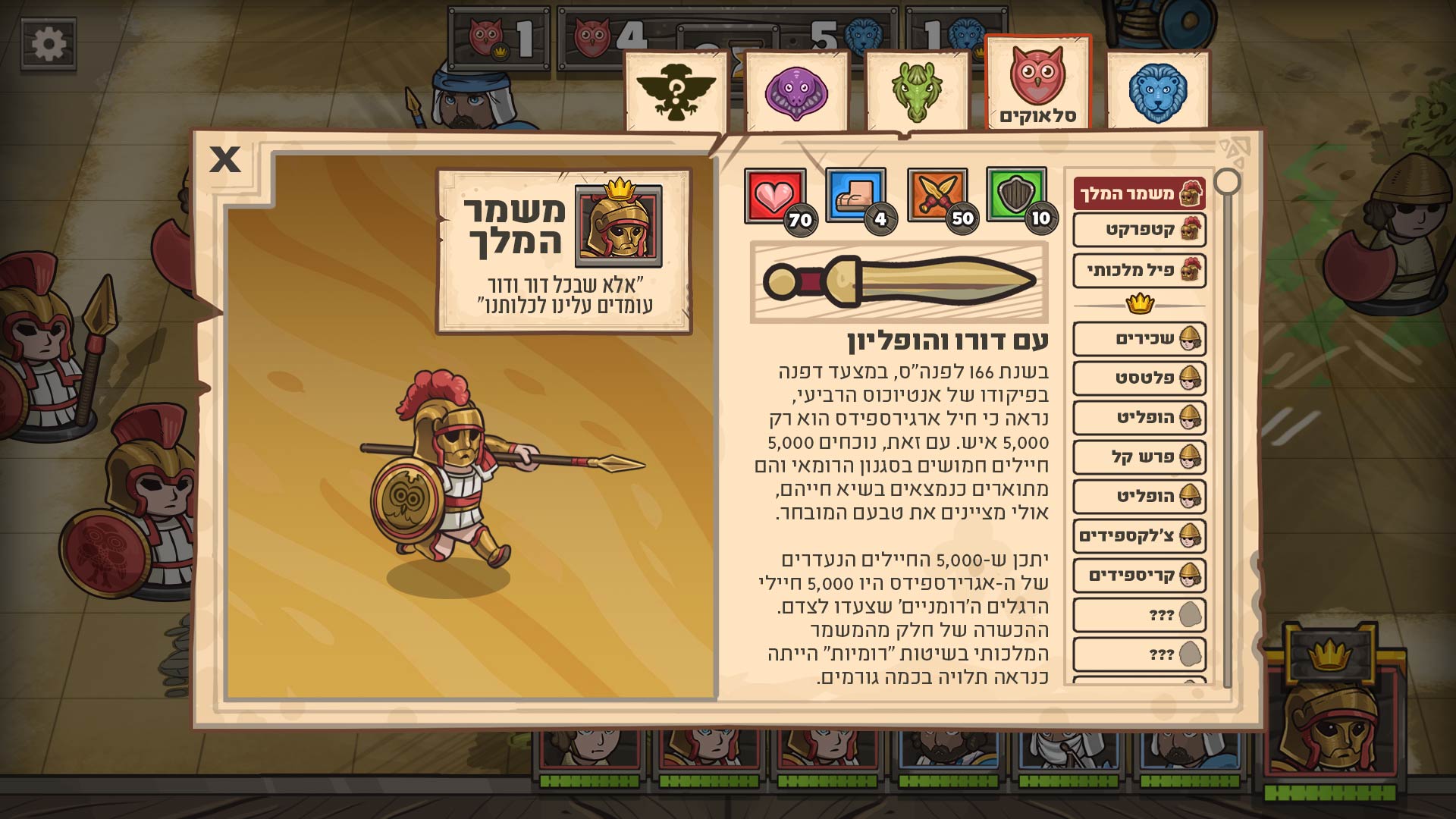Viewport: 1456px width, 819px height.
Task: Open the צ'לקספידים unit entry
Action: [x=1139, y=536]
